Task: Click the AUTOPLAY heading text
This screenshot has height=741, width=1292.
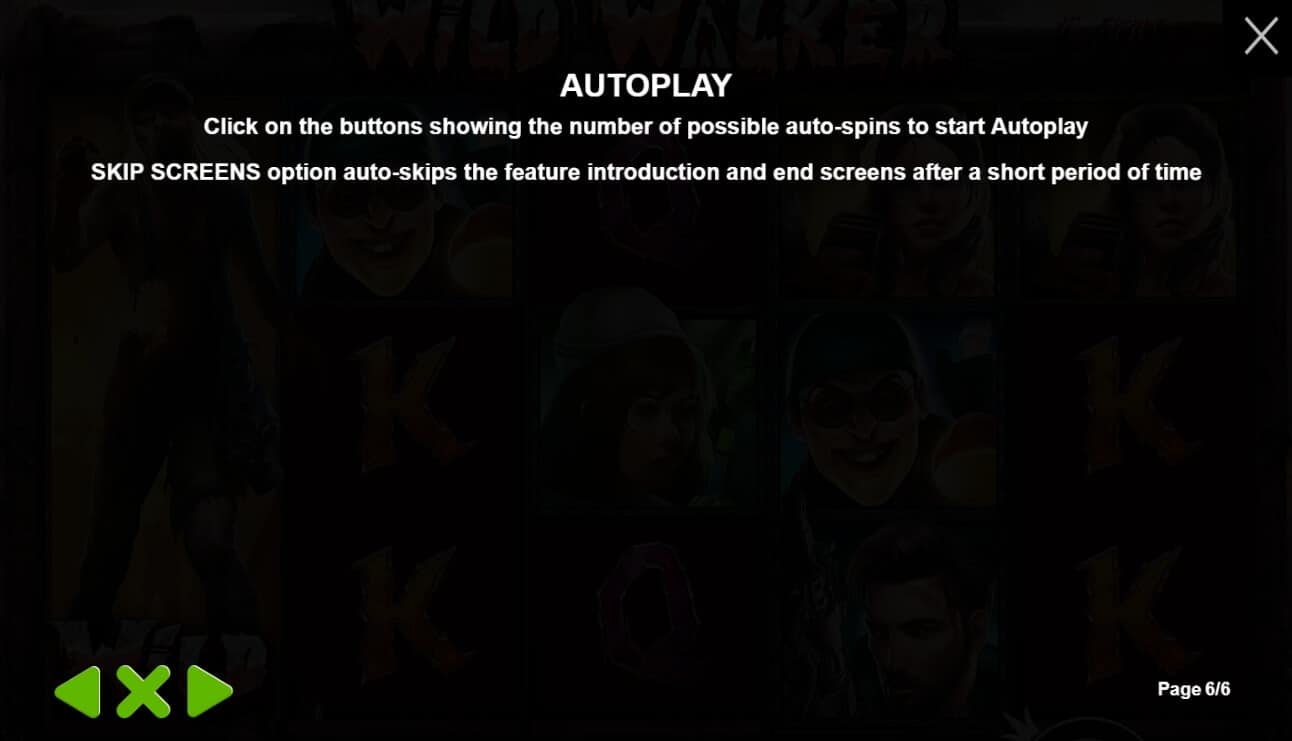Action: (x=646, y=86)
